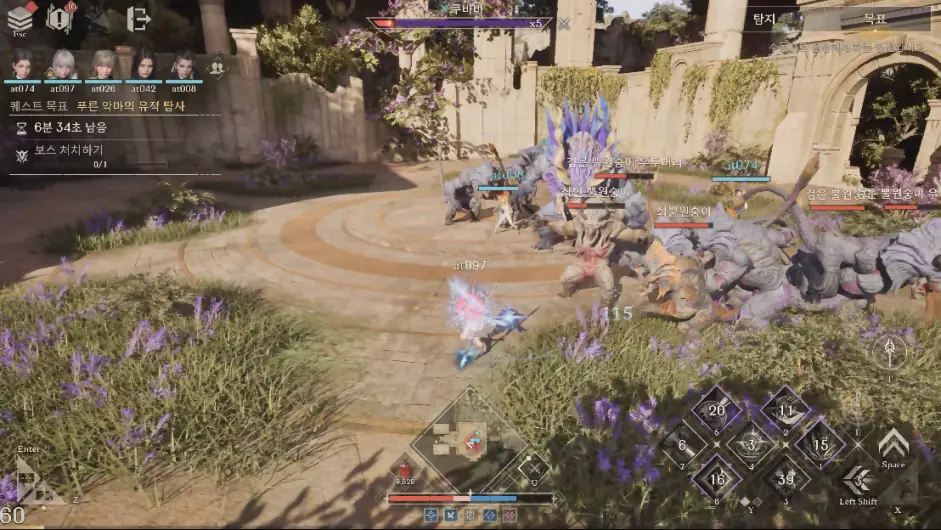The height and width of the screenshot is (530, 941).
Task: Select party member at074's portrait
Action: (21, 65)
